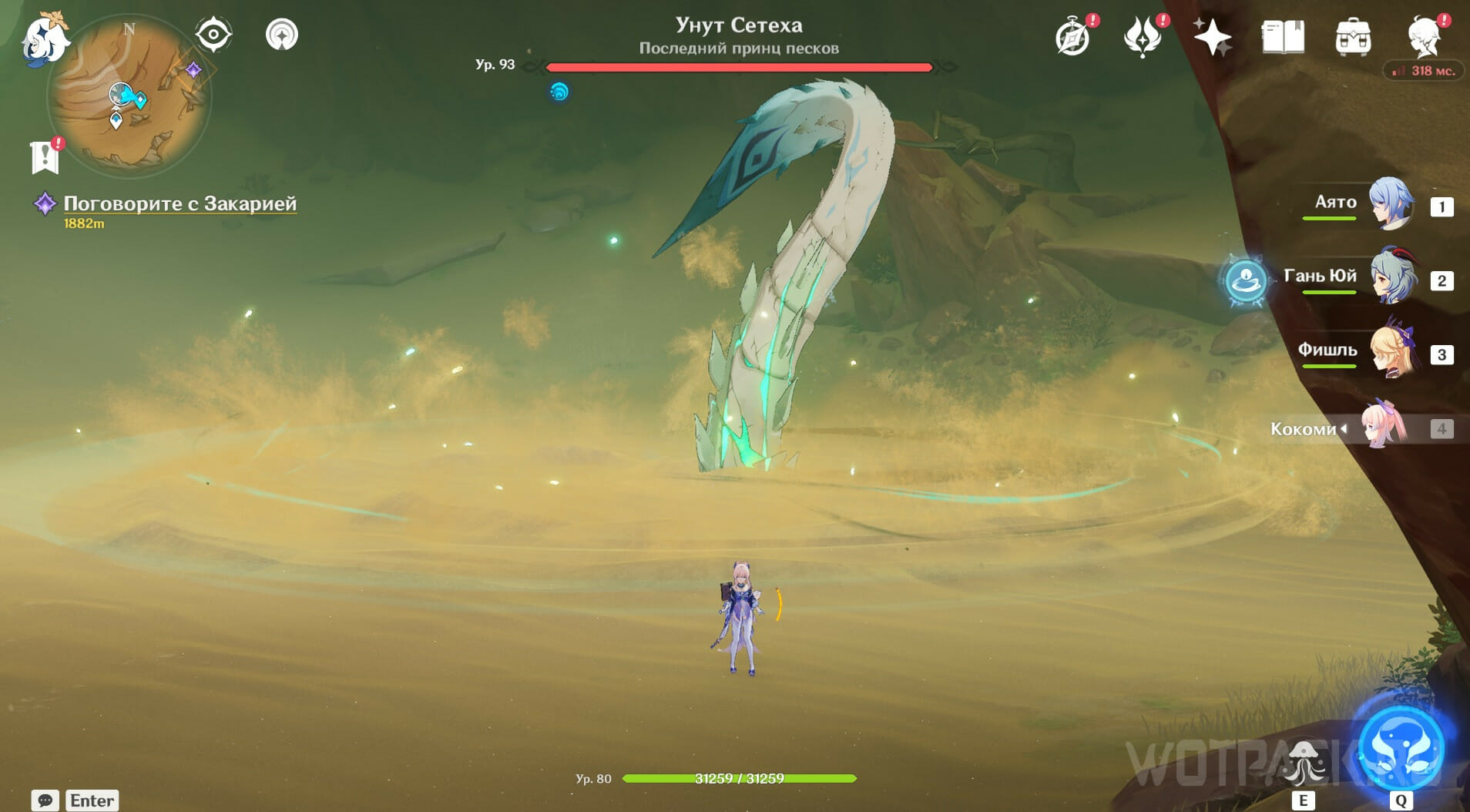Open the inventory backpack
1470x812 pixels.
(1353, 37)
